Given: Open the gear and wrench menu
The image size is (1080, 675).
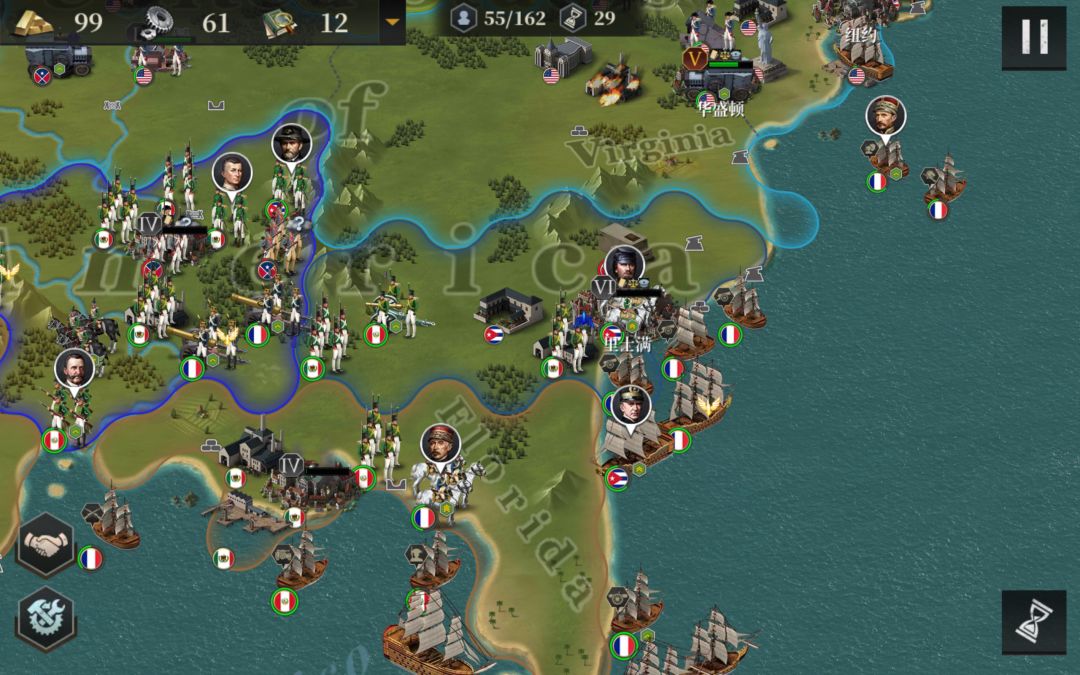Looking at the screenshot, I should coord(45,617).
